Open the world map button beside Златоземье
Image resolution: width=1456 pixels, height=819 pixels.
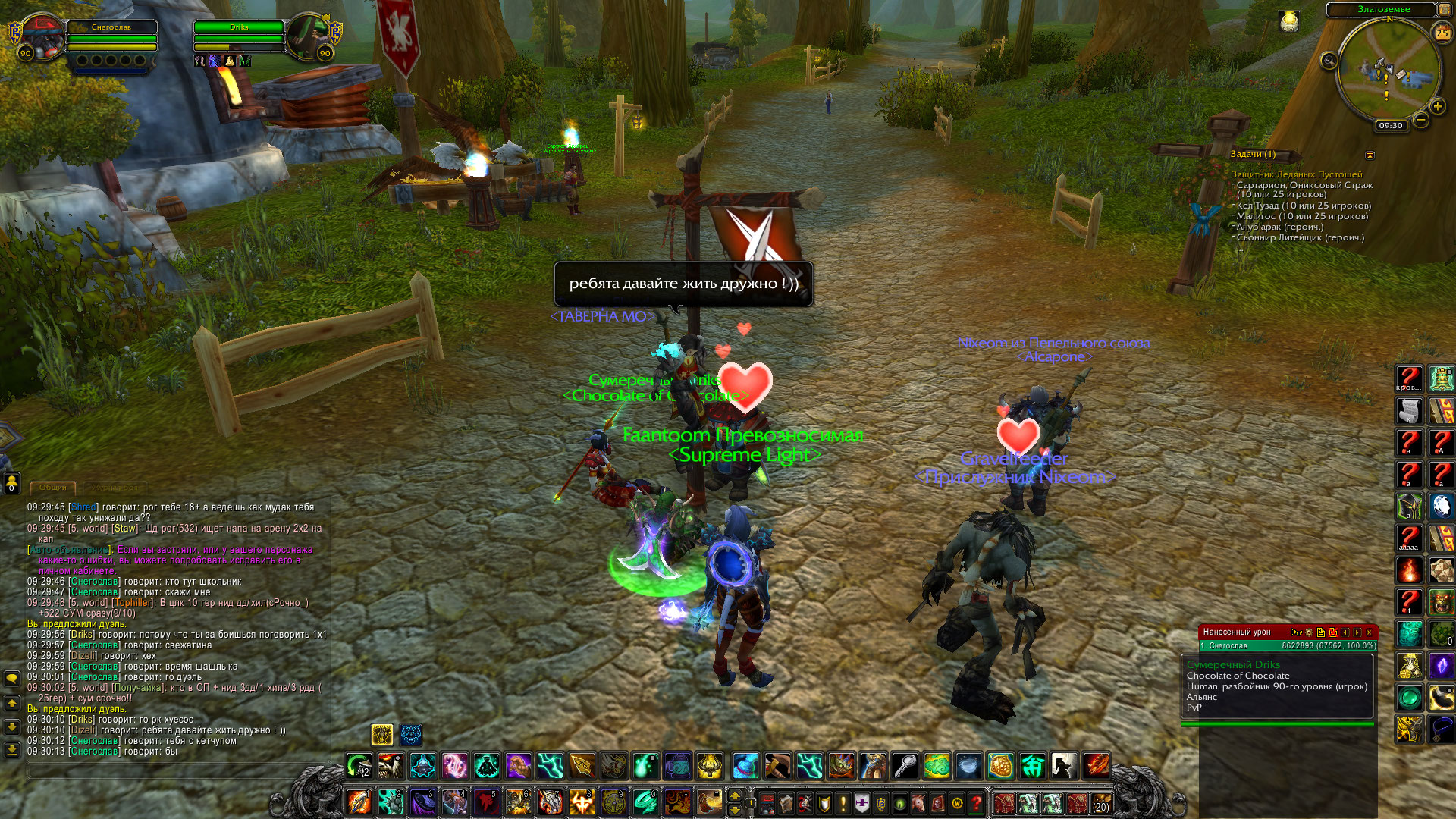[x=1445, y=10]
